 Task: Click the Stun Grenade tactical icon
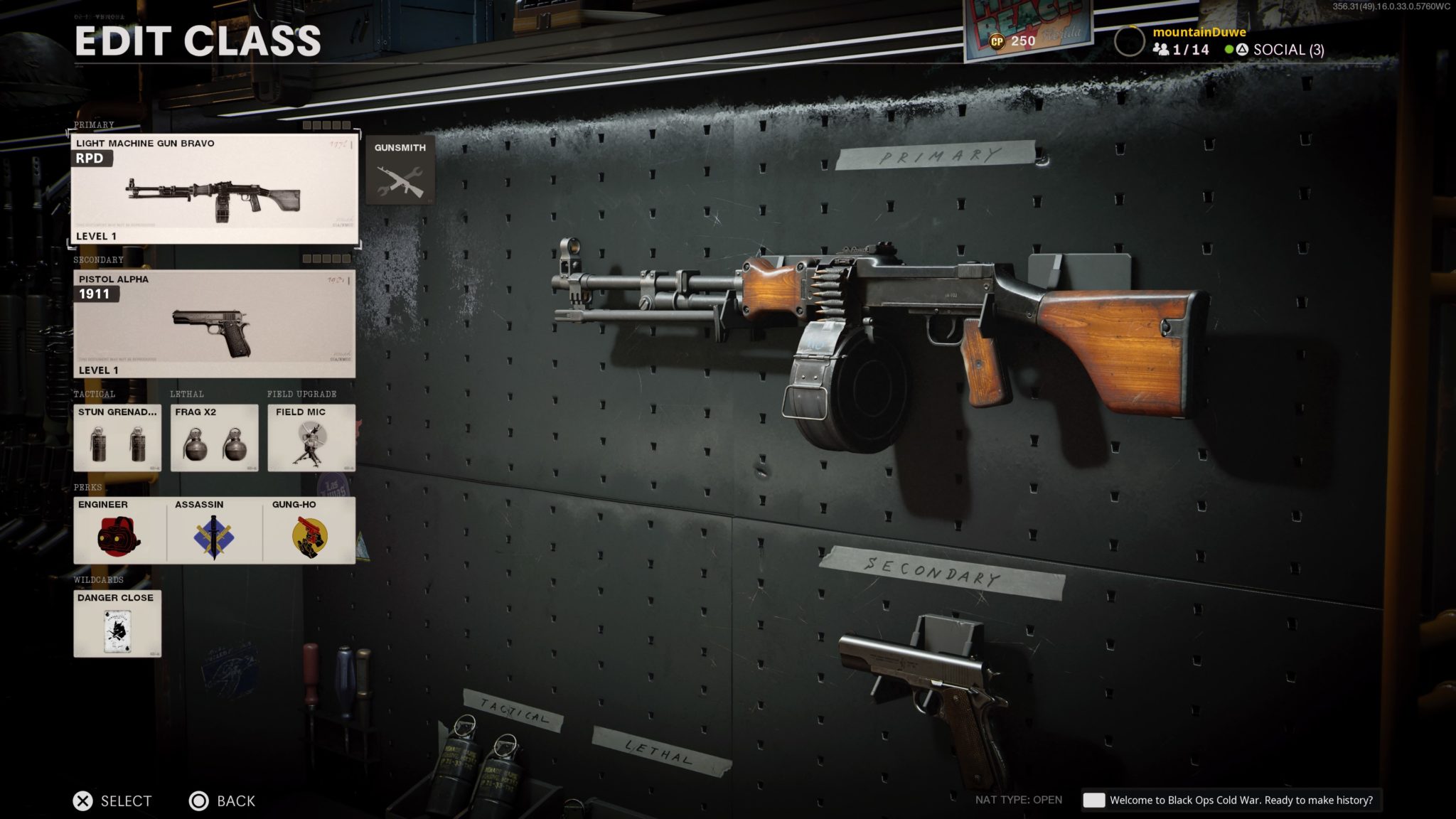point(117,437)
